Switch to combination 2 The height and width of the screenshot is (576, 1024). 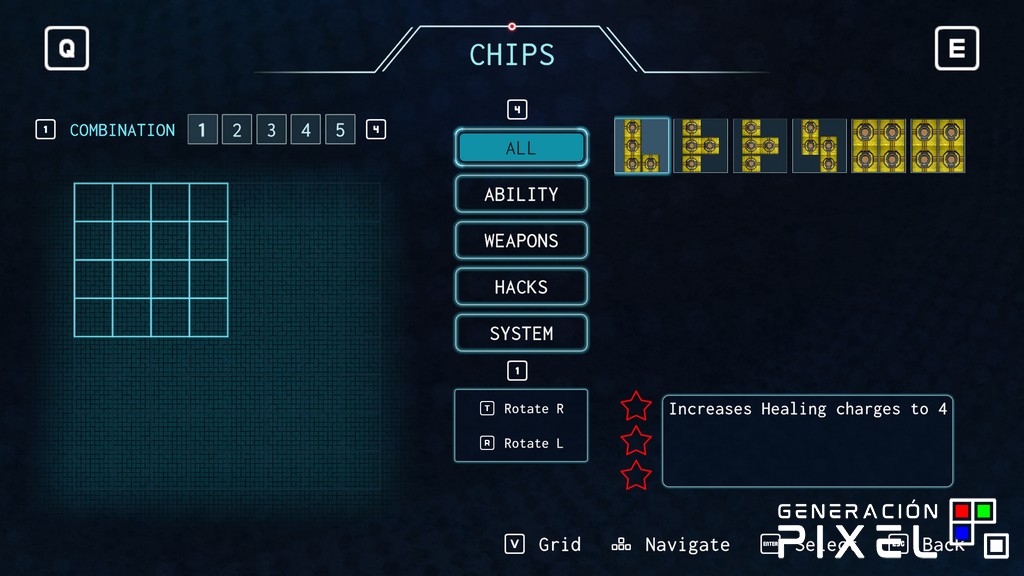237,130
